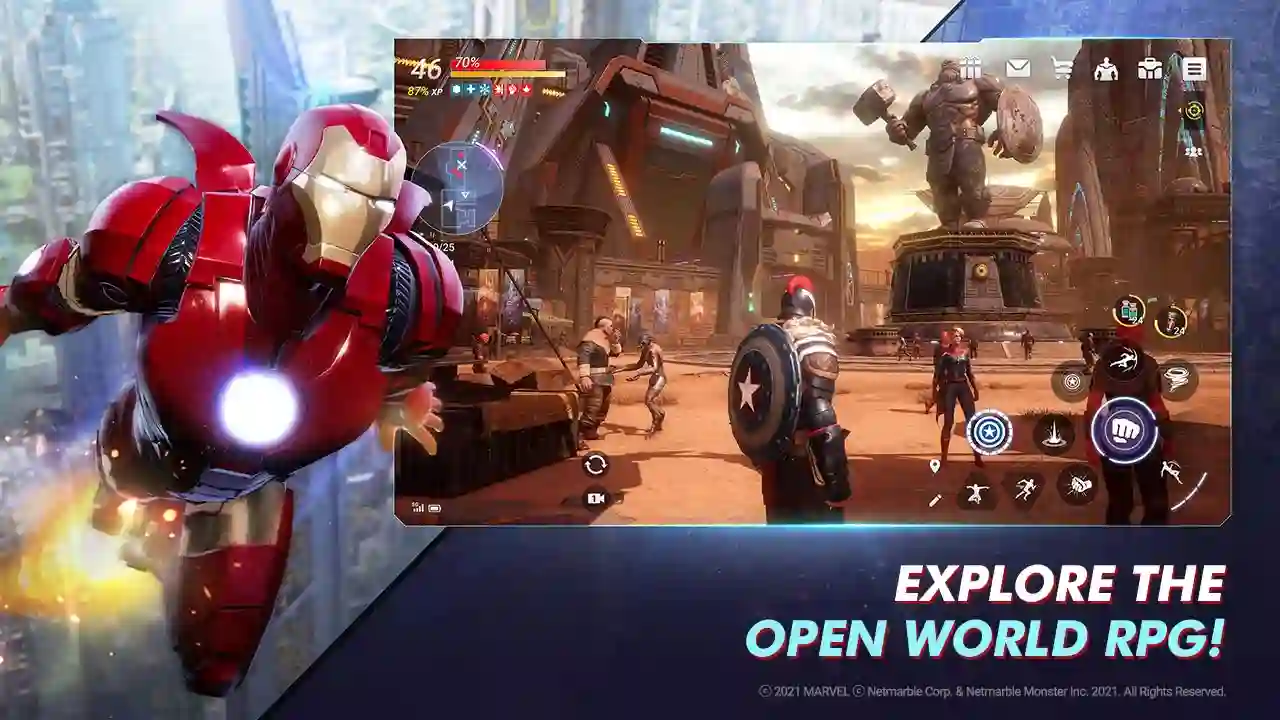Open the hamburger main menu
1280x720 pixels.
pyautogui.click(x=1194, y=68)
